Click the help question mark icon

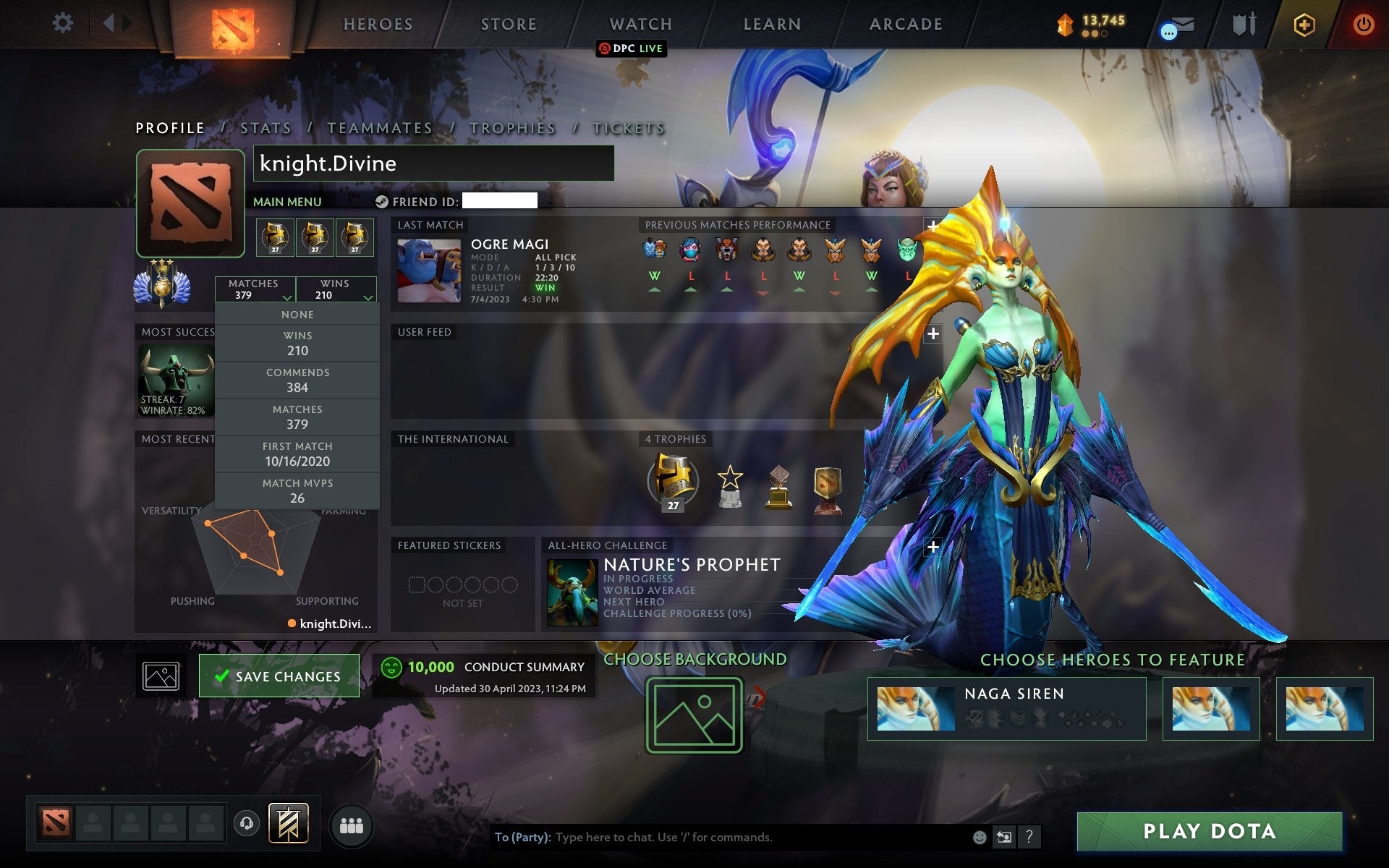pyautogui.click(x=1029, y=837)
